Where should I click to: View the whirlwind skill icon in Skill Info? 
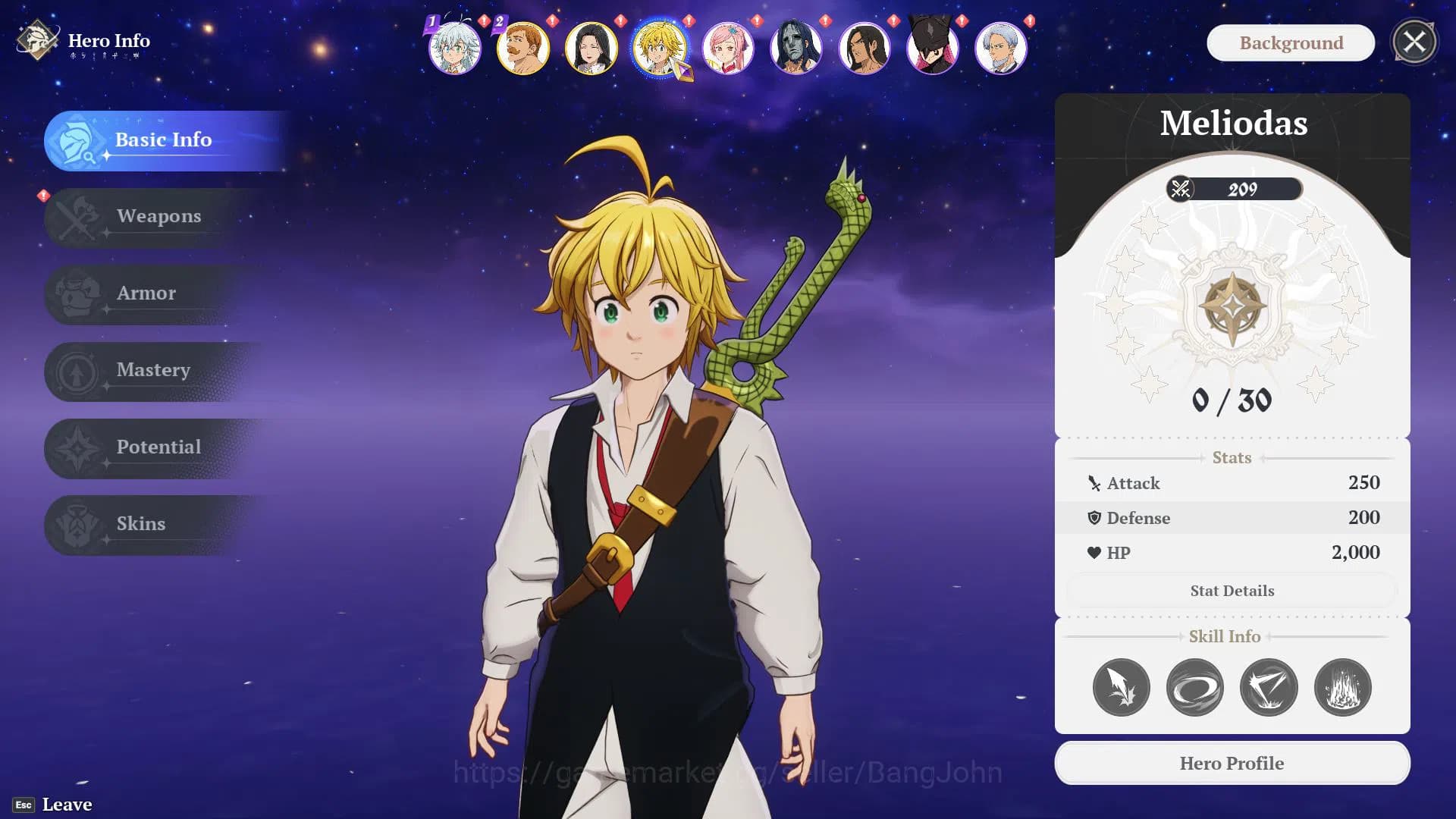pos(1195,687)
